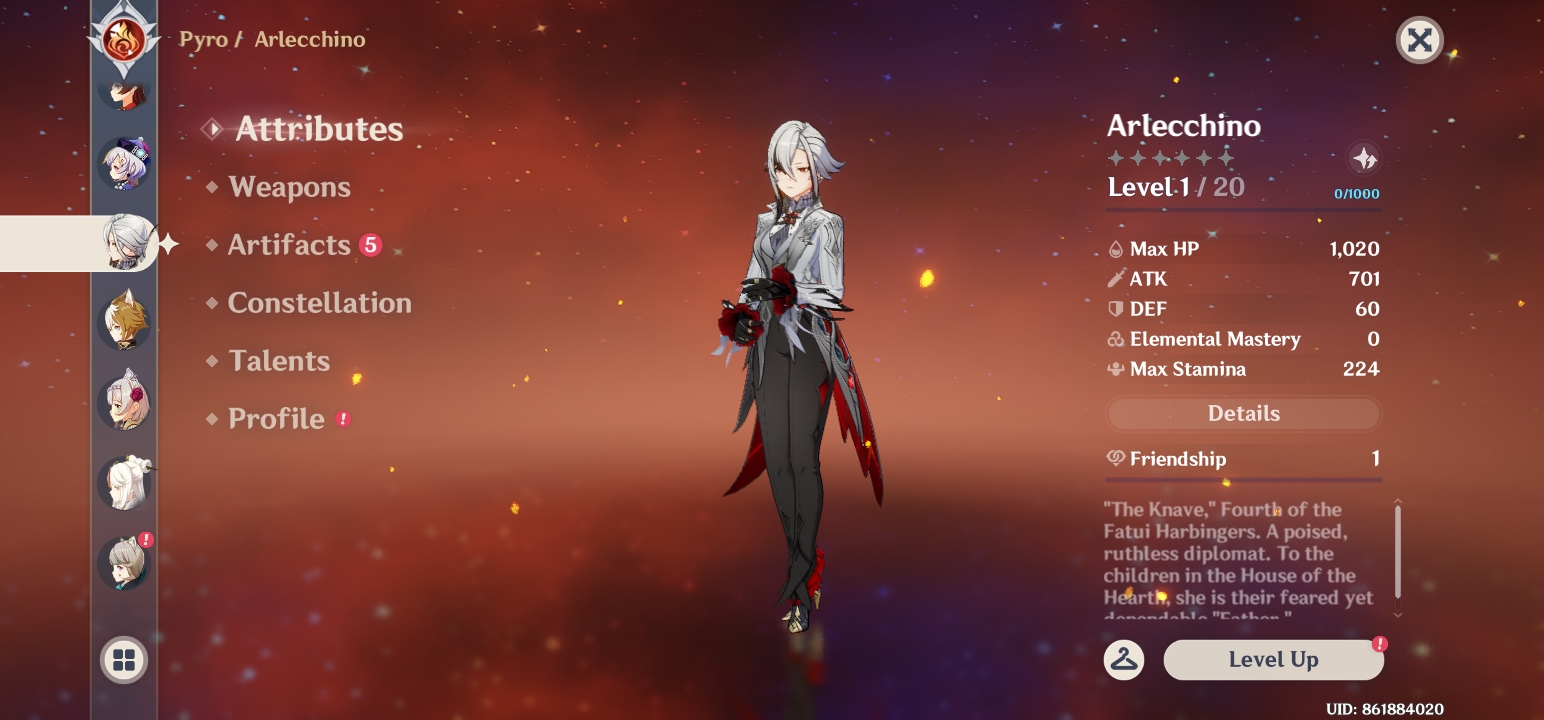The width and height of the screenshot is (1544, 720).
Task: Open the Artifacts section showing 5 badge
Action: [290, 245]
